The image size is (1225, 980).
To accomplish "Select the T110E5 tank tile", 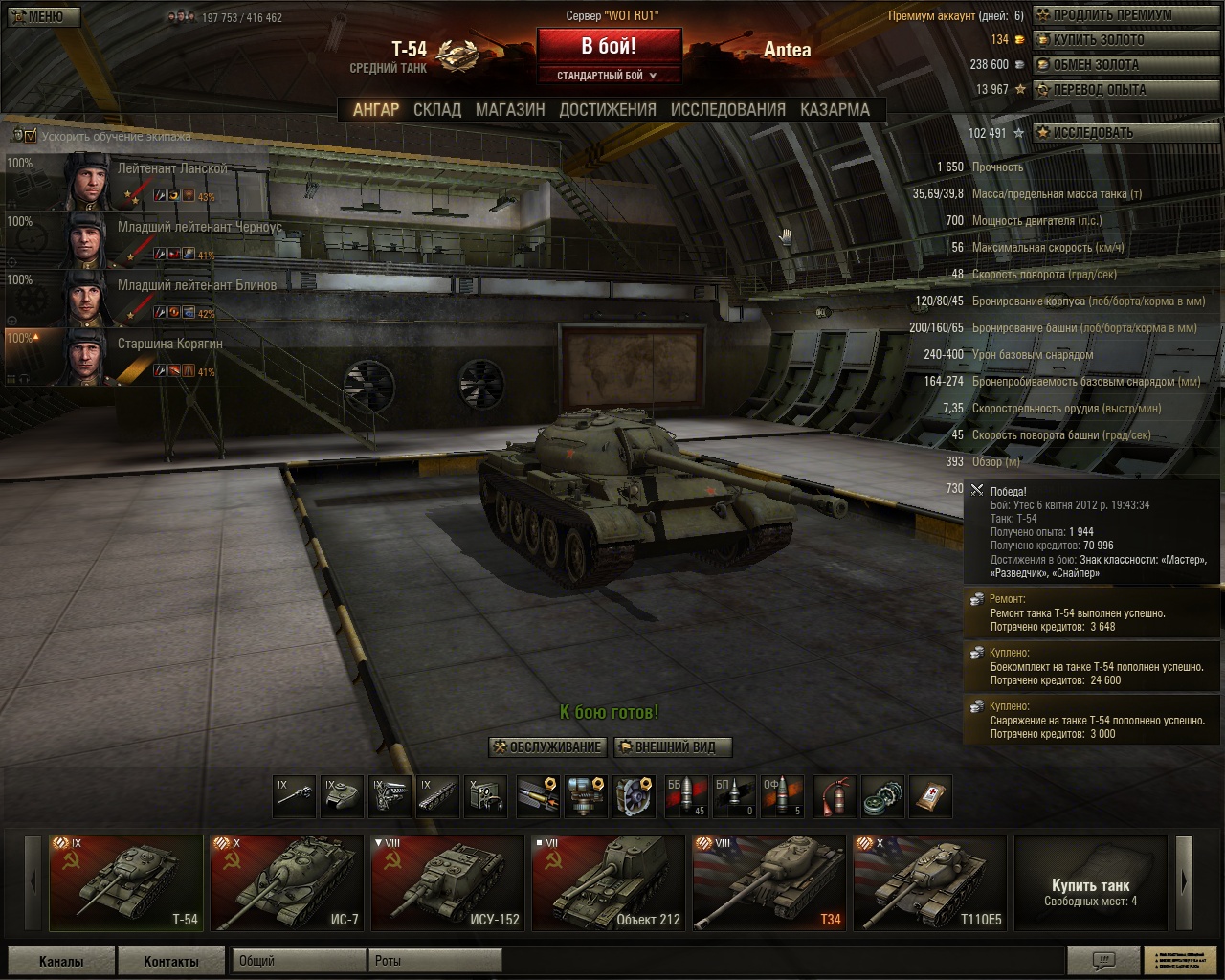I will [929, 883].
